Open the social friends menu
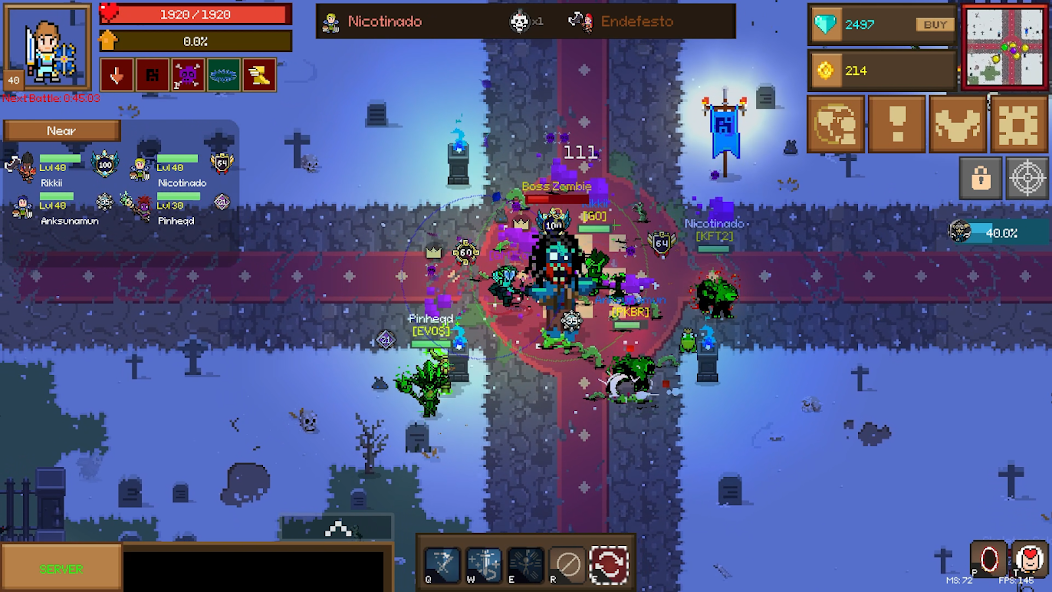Viewport: 1052px width, 592px height. [x=835, y=124]
